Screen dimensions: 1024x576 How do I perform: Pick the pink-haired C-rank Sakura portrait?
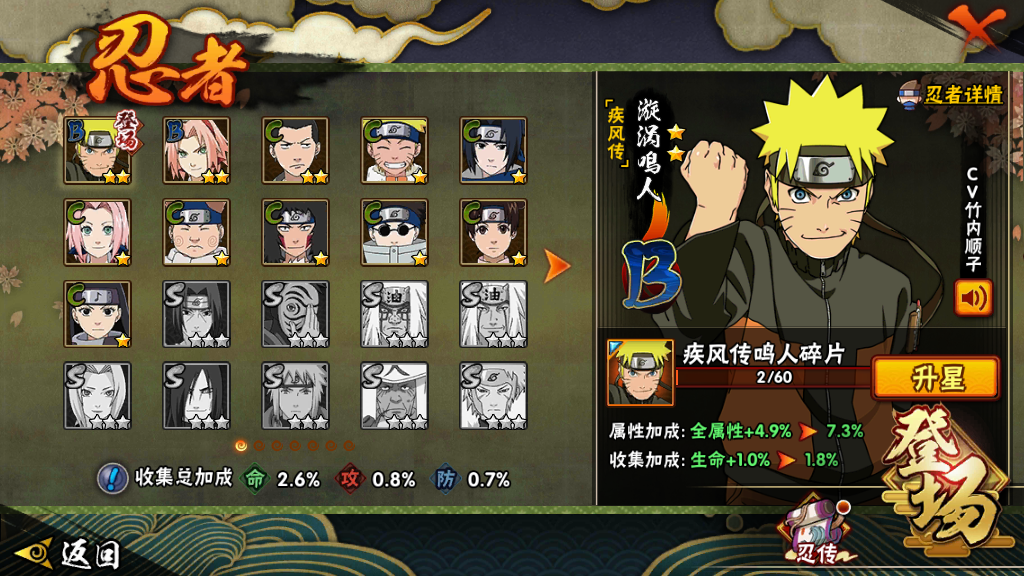click(x=97, y=232)
